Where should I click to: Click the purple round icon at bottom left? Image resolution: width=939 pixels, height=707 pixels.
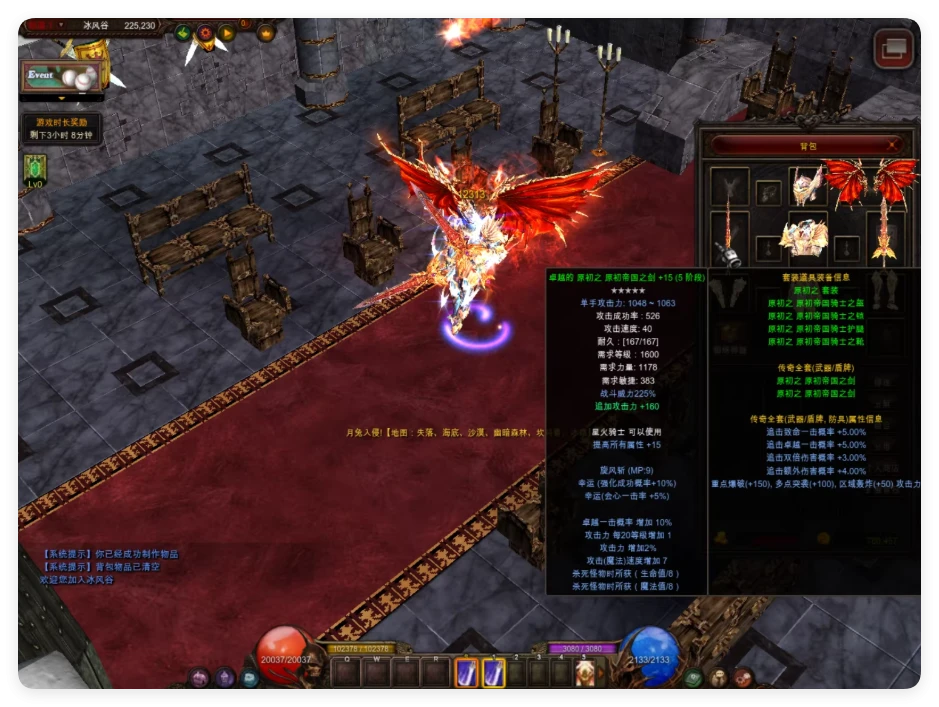pos(200,678)
